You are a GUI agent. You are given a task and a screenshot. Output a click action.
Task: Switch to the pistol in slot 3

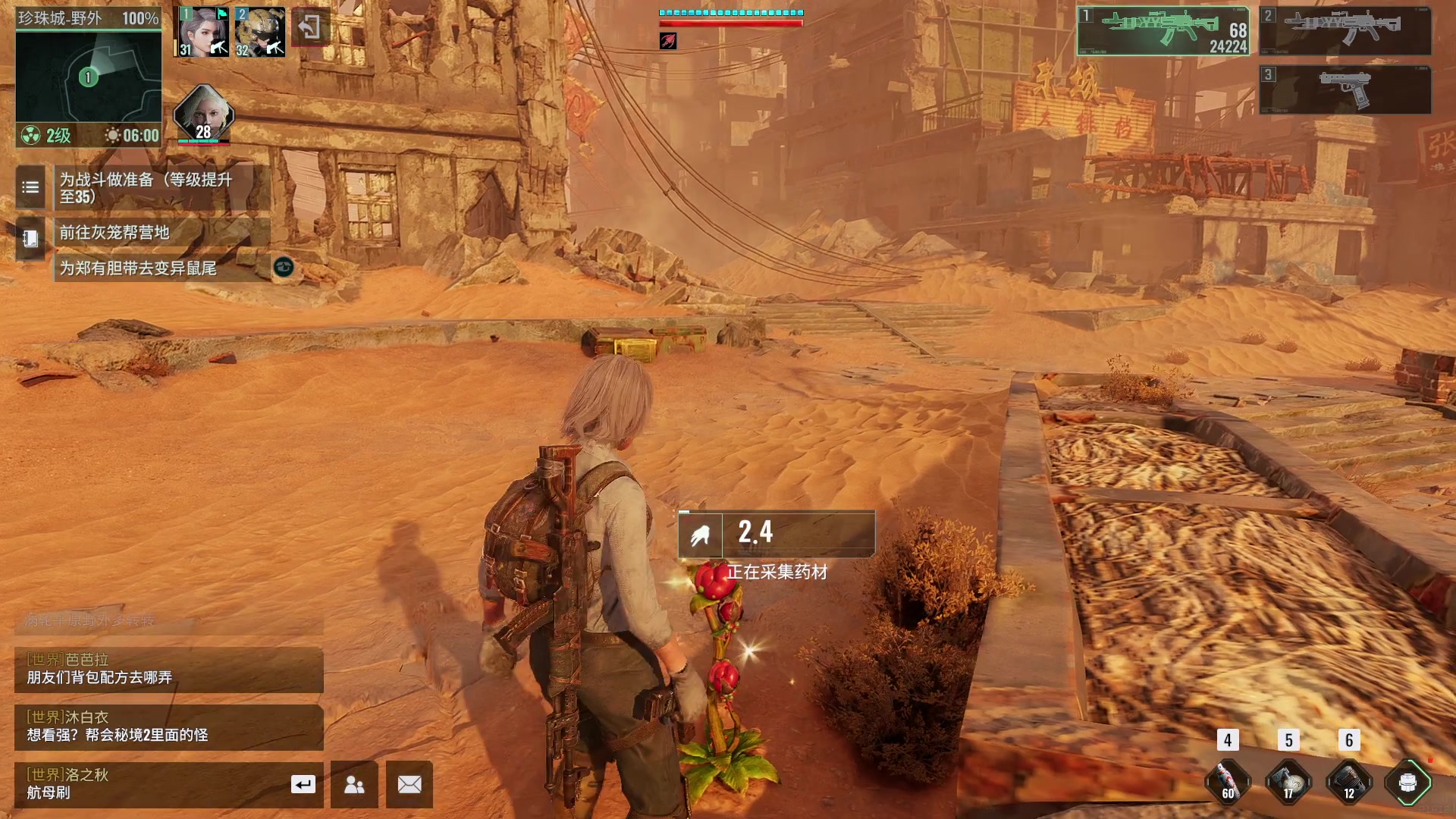1345,89
